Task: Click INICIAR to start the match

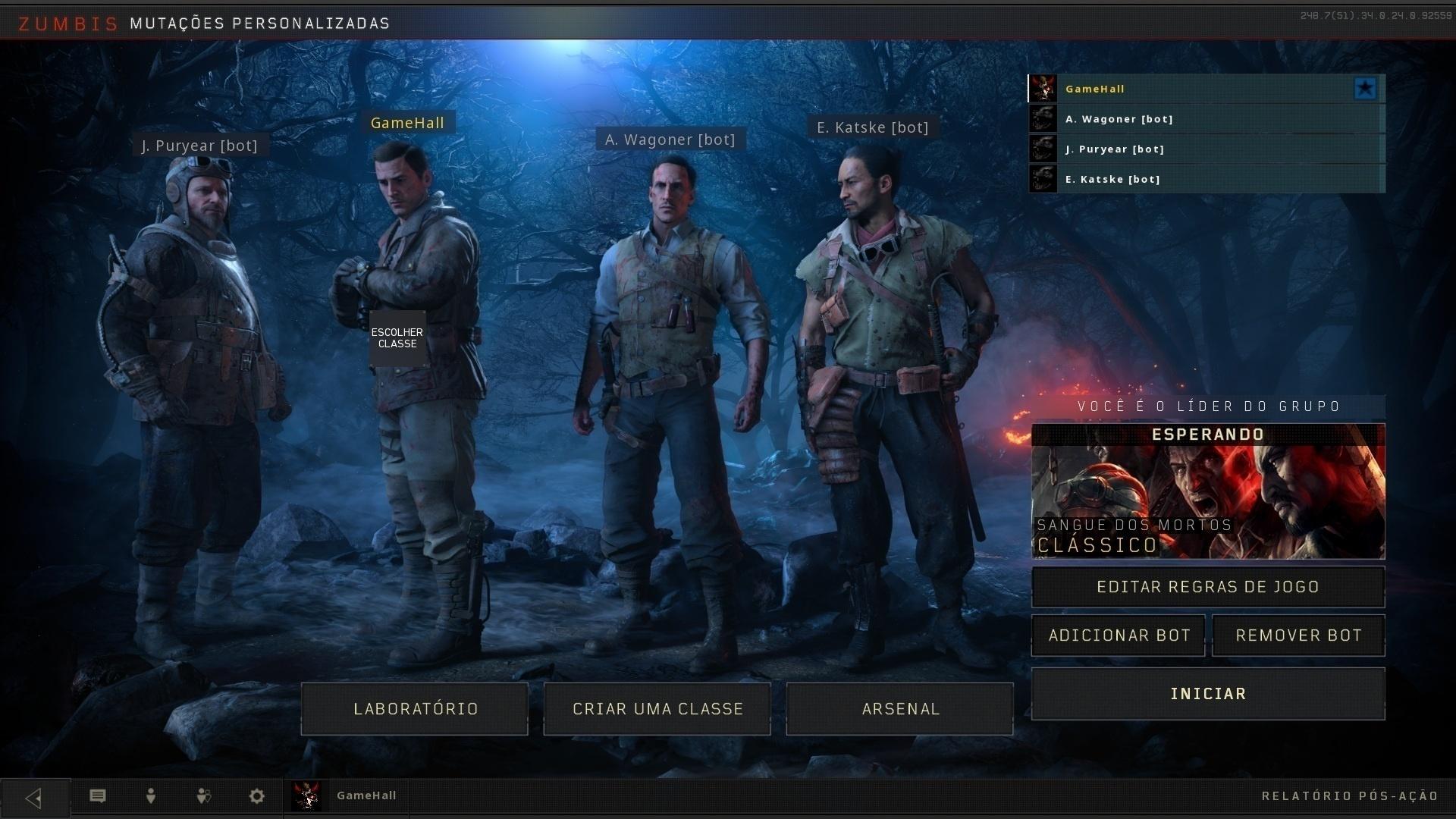Action: click(1207, 693)
